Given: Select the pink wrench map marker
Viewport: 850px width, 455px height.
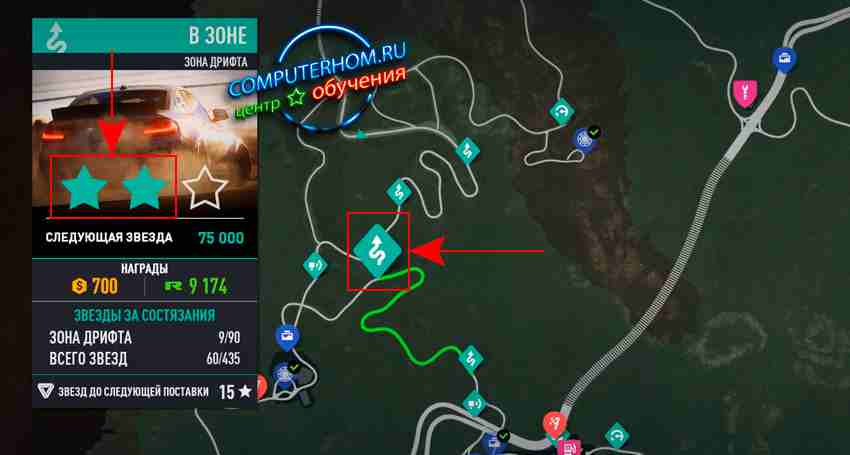Looking at the screenshot, I should click(743, 94).
